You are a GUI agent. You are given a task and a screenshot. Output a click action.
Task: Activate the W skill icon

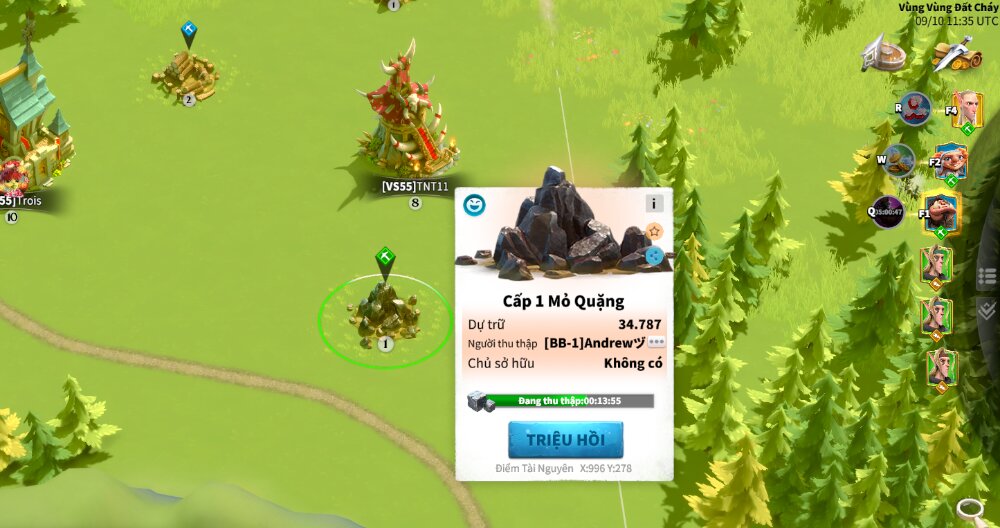pos(898,159)
